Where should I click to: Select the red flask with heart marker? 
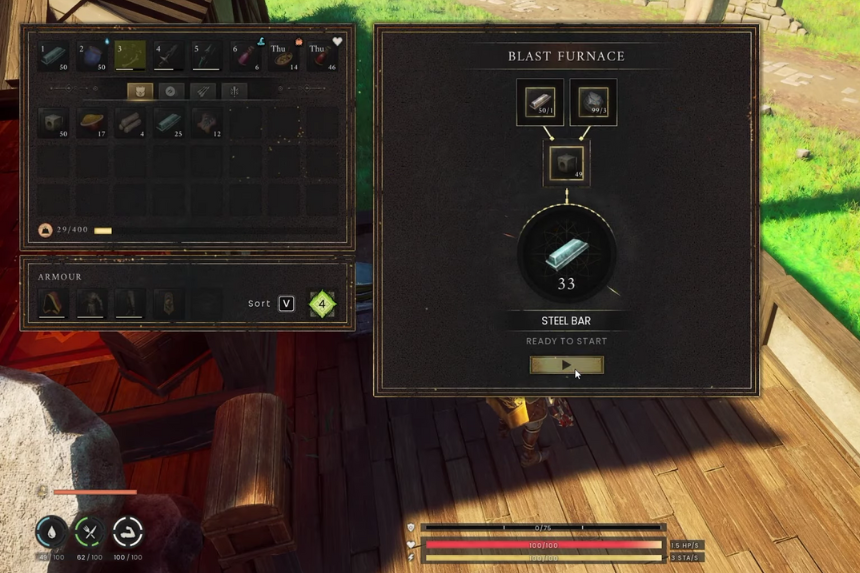point(322,56)
